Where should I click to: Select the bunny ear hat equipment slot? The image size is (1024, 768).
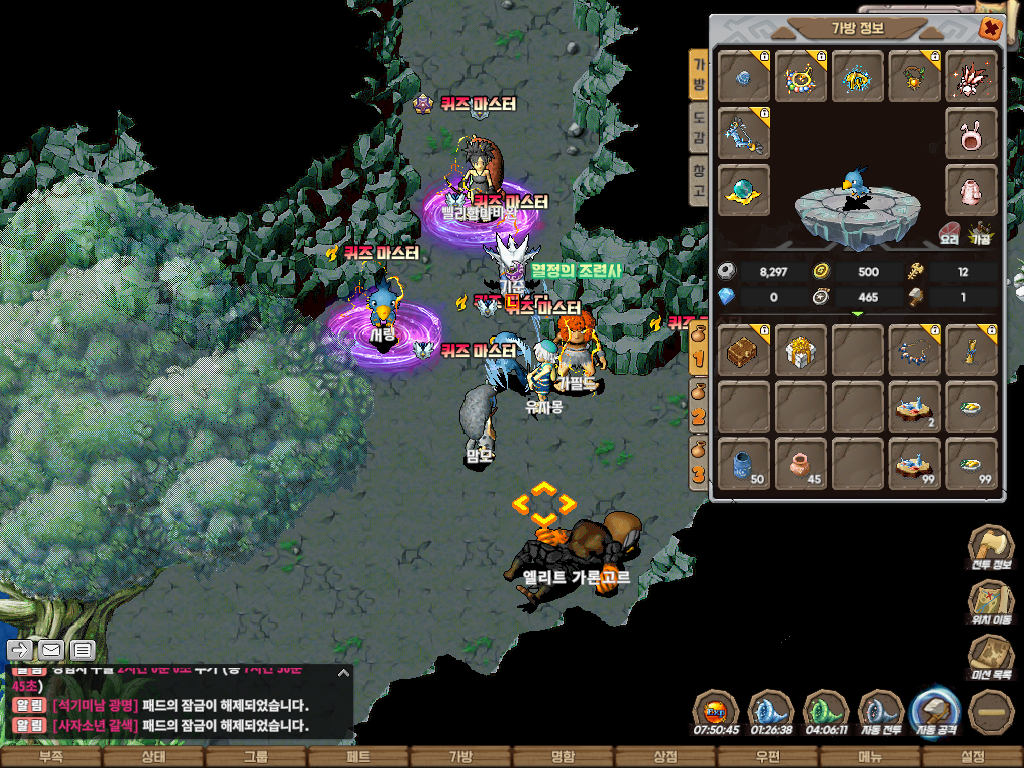click(x=971, y=133)
